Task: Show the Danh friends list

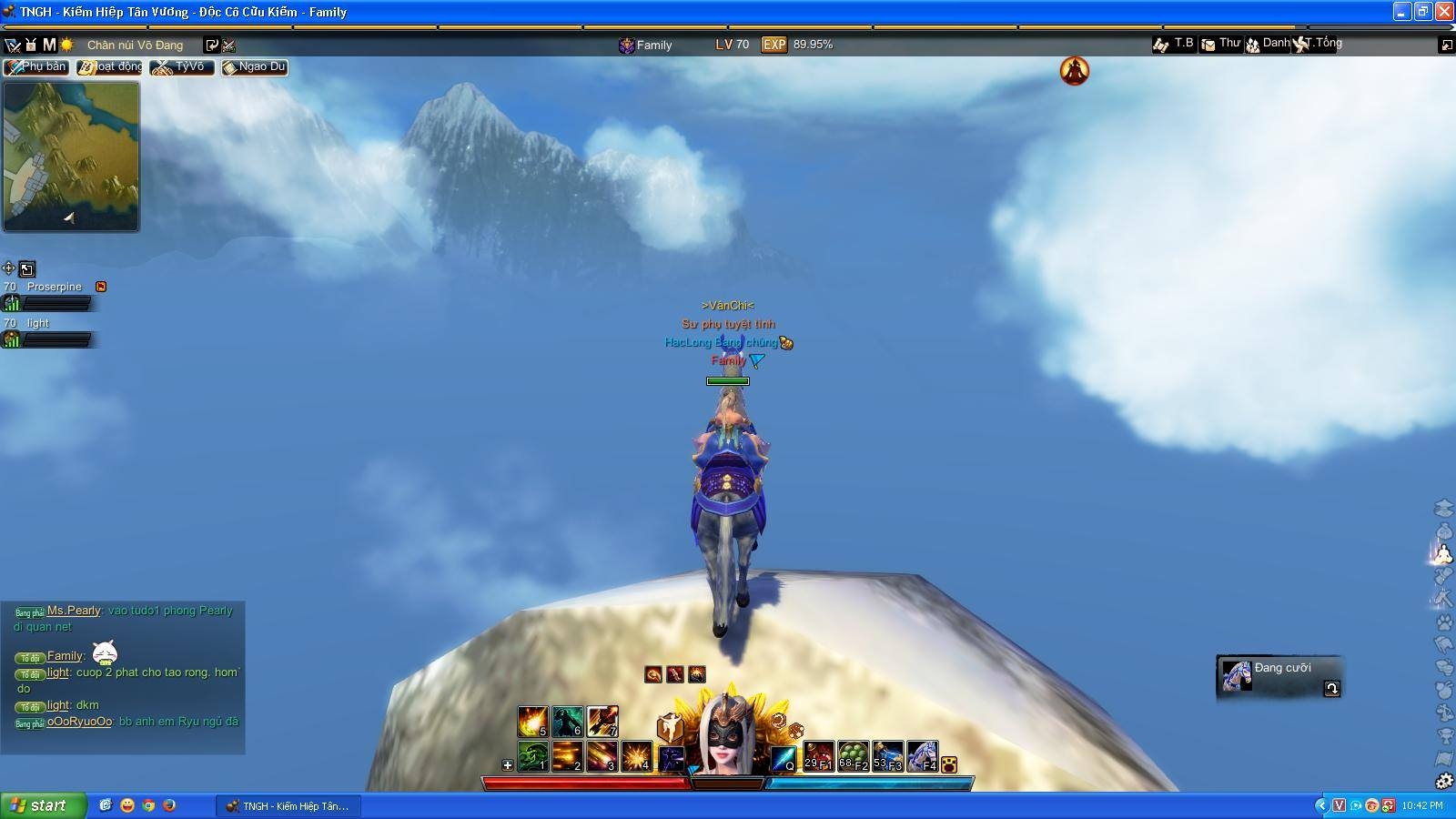Action: pyautogui.click(x=1268, y=44)
